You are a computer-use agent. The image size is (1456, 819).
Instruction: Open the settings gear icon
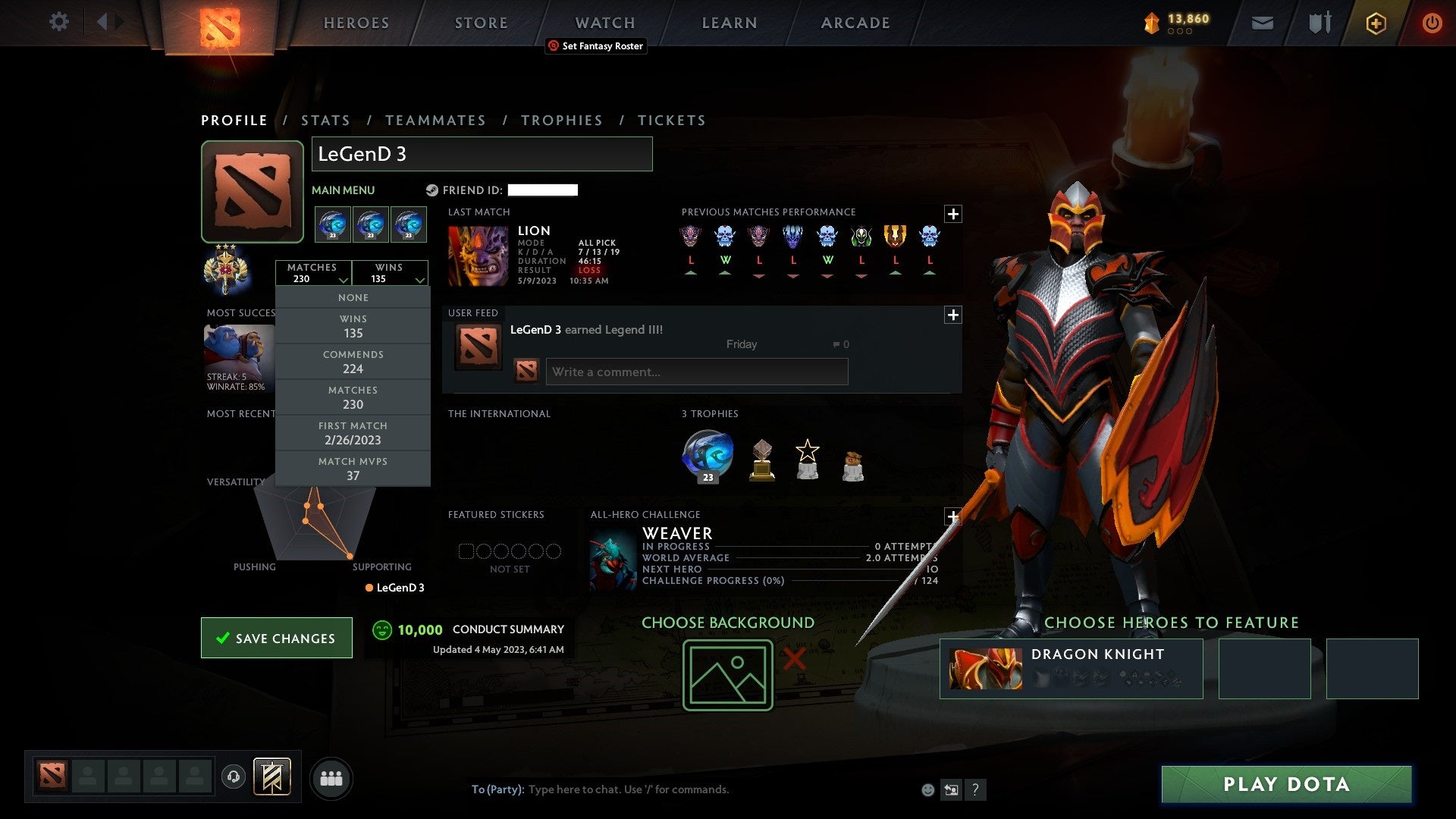click(58, 22)
